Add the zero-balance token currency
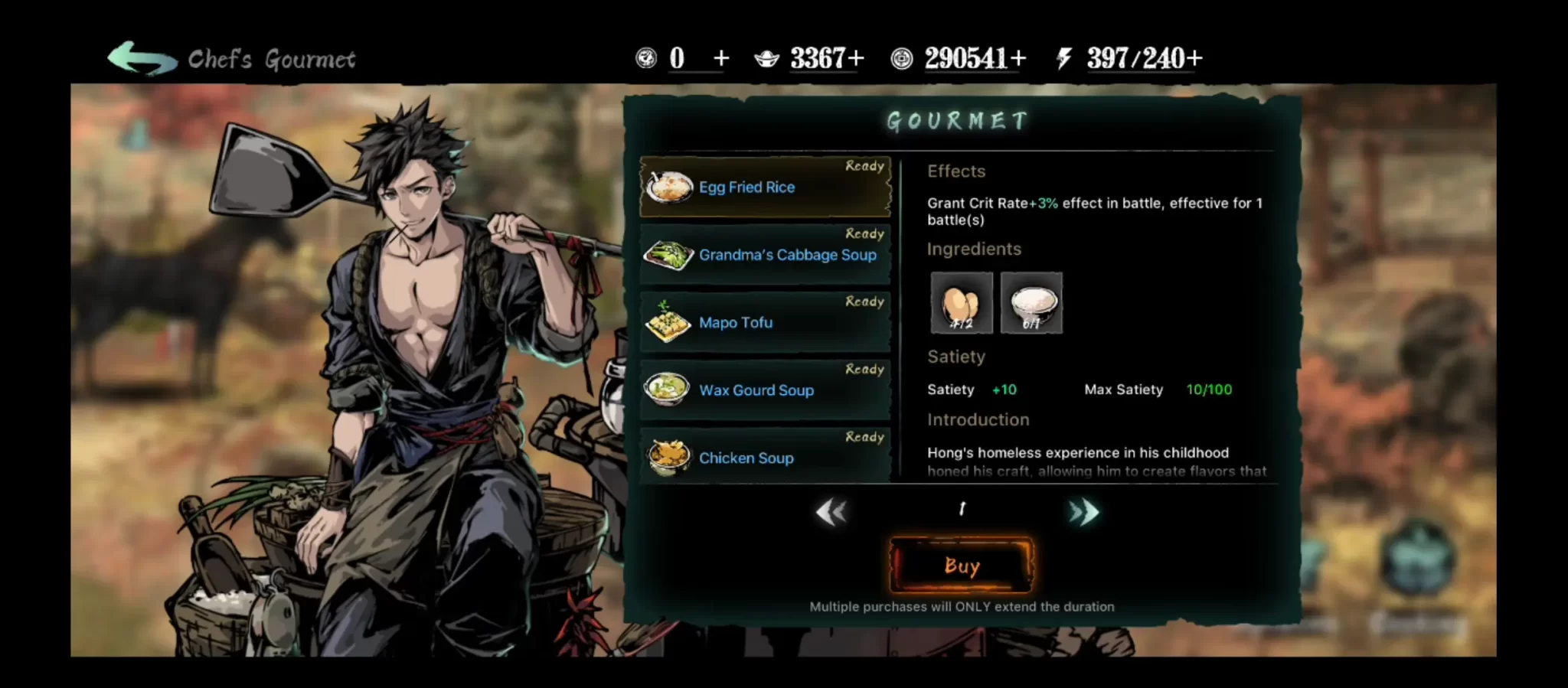This screenshot has width=1568, height=688. click(720, 58)
